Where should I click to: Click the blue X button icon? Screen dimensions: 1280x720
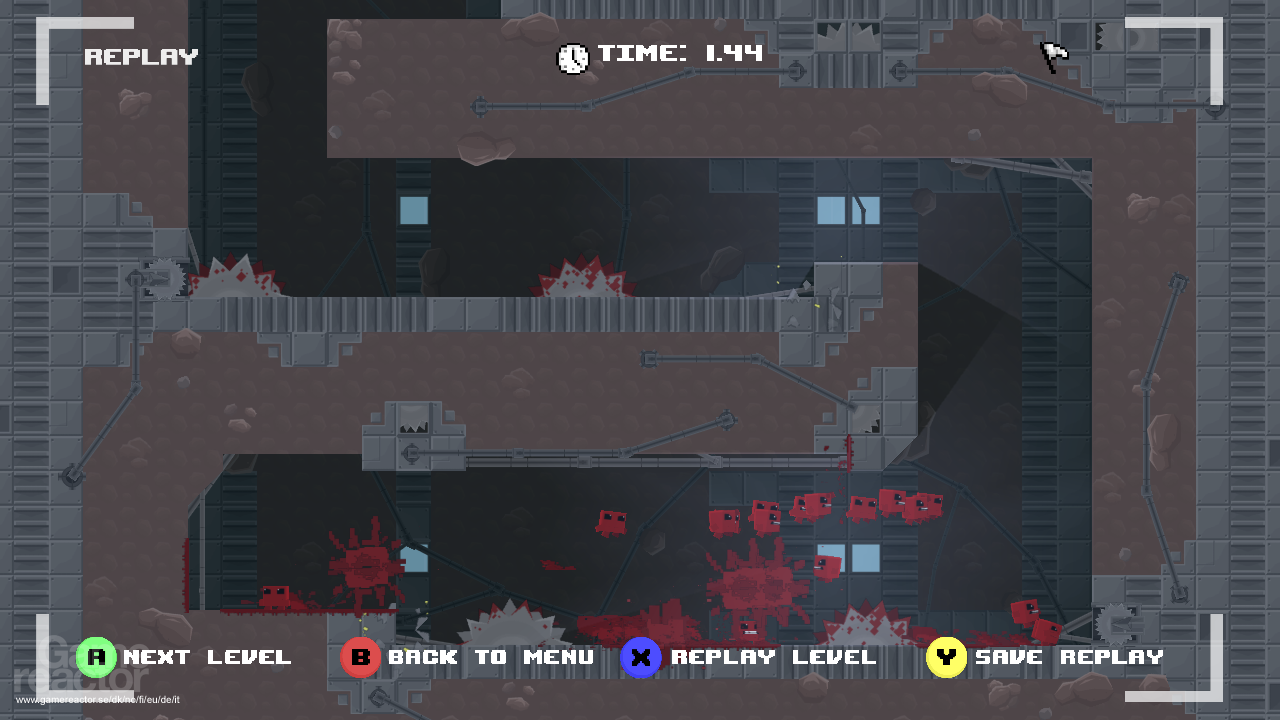click(x=641, y=657)
